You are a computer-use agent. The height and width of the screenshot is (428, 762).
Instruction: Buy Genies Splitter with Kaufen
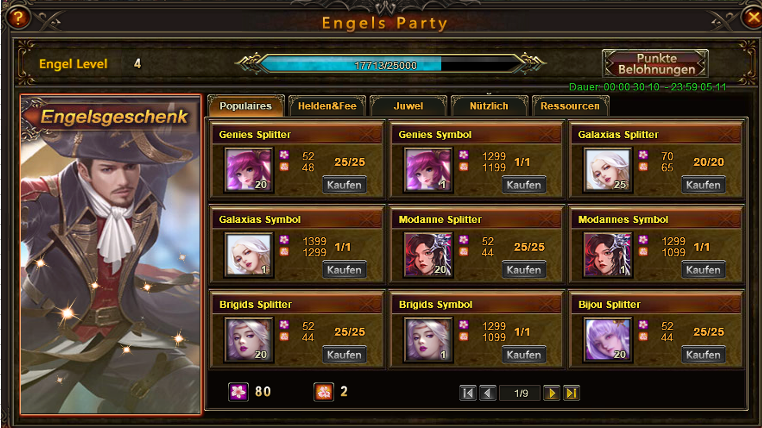pyautogui.click(x=344, y=185)
